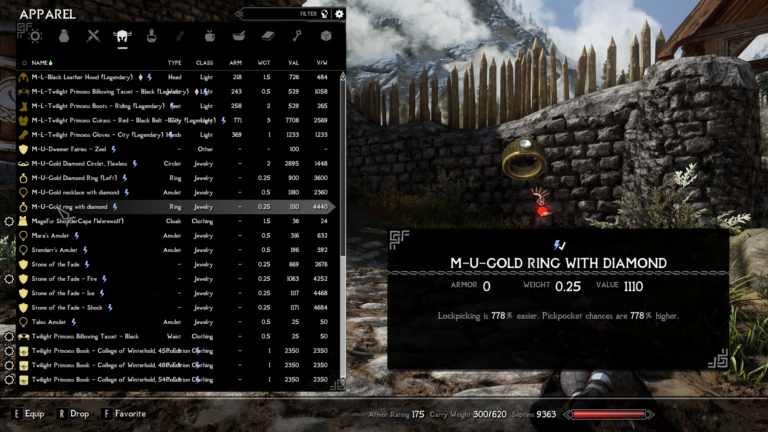Screen dimensions: 768x432
Task: Switch to the misc cube category
Action: pyautogui.click(x=325, y=36)
